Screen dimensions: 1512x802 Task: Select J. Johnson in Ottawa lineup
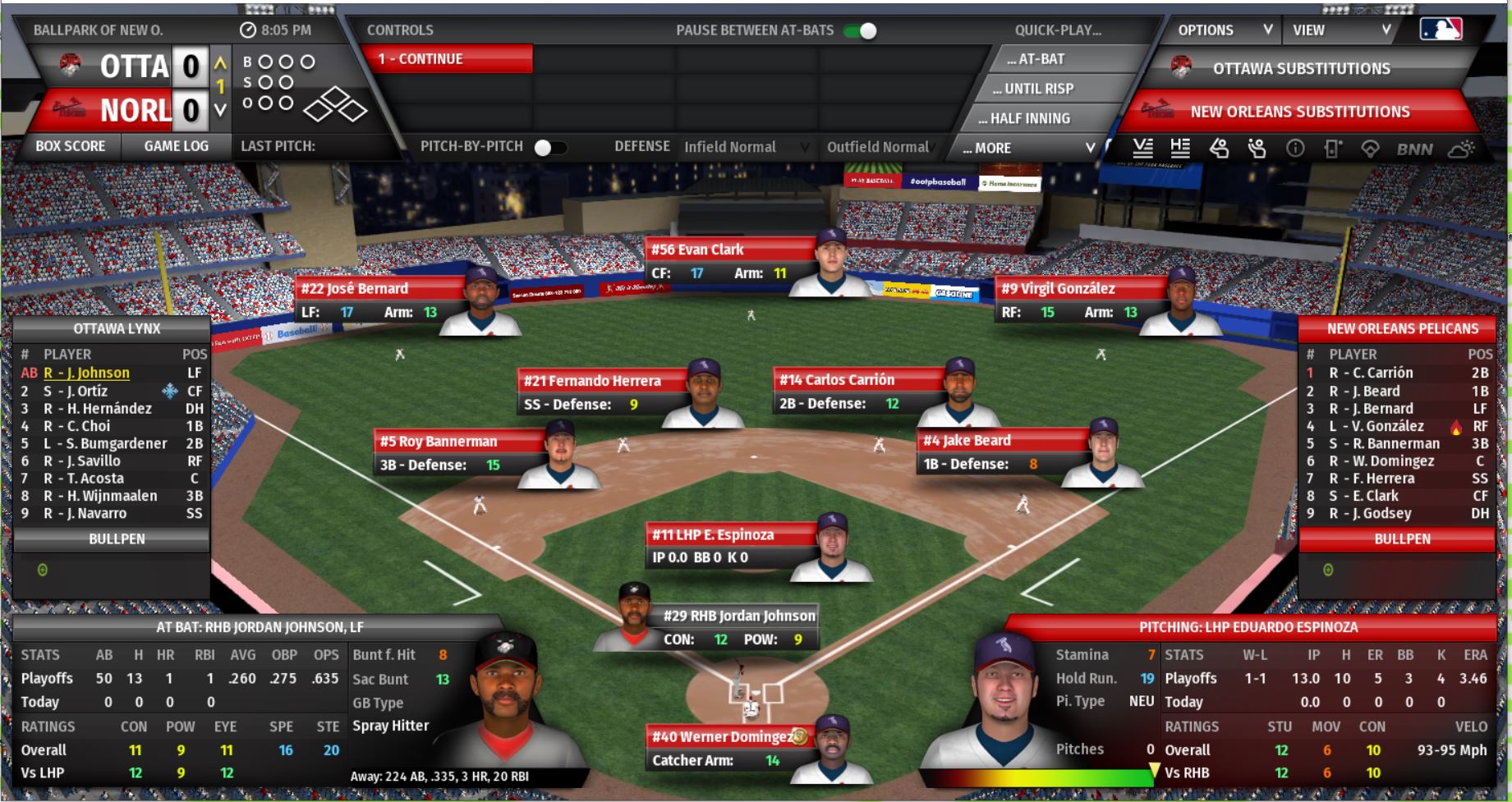(86, 373)
